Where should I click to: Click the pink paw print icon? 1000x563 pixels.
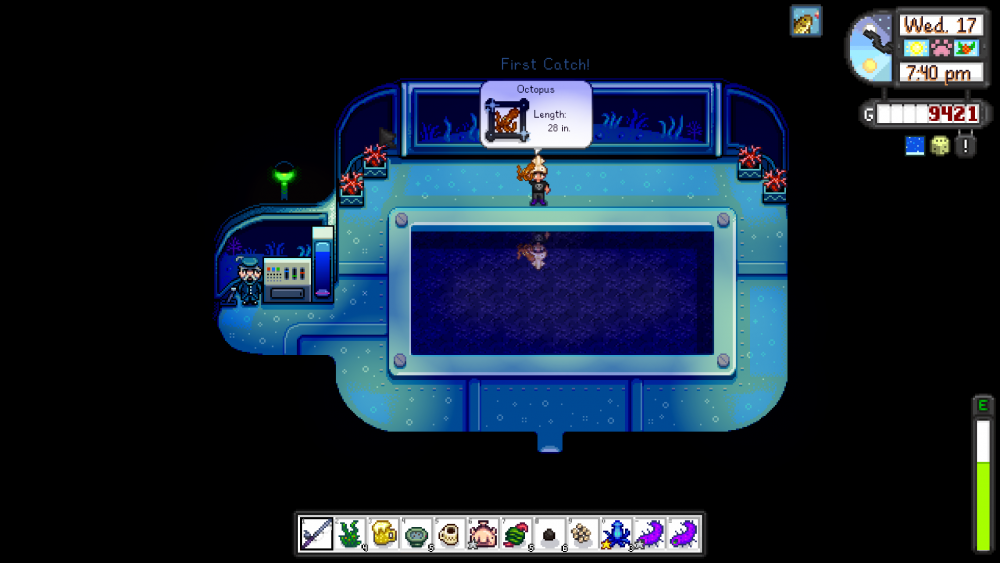(x=940, y=48)
